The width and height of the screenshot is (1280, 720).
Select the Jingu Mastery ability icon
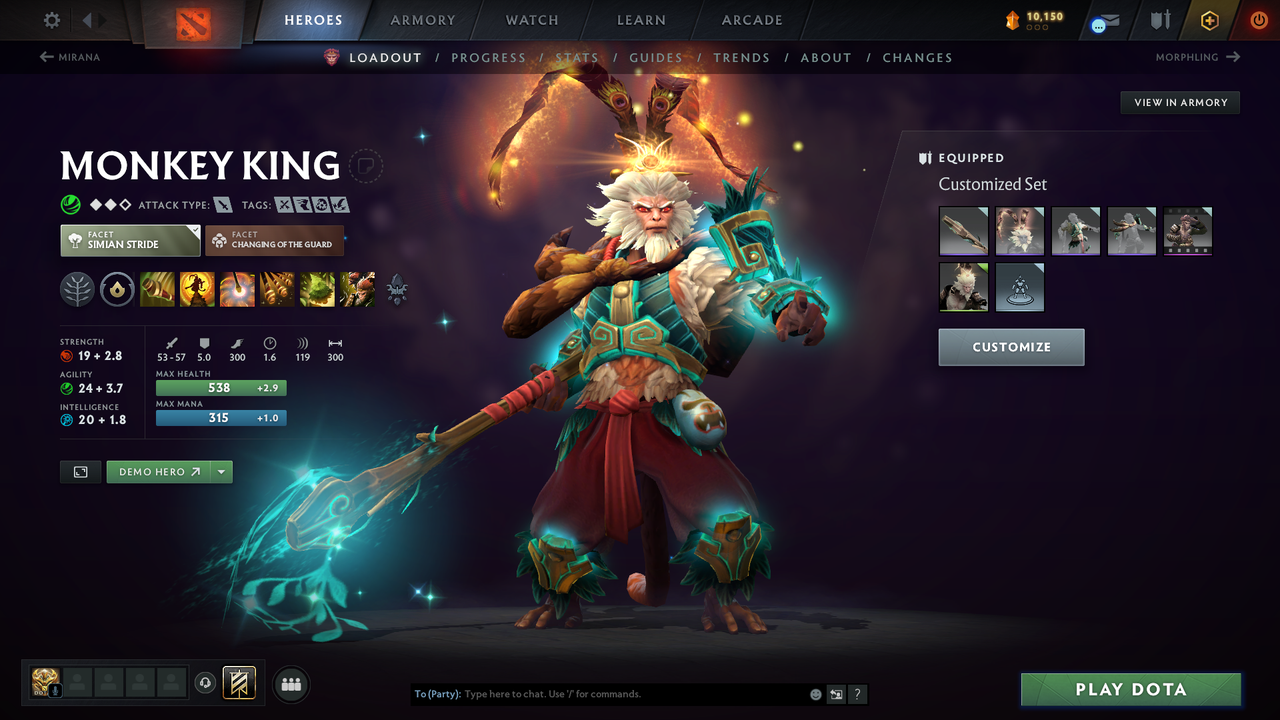click(x=277, y=289)
